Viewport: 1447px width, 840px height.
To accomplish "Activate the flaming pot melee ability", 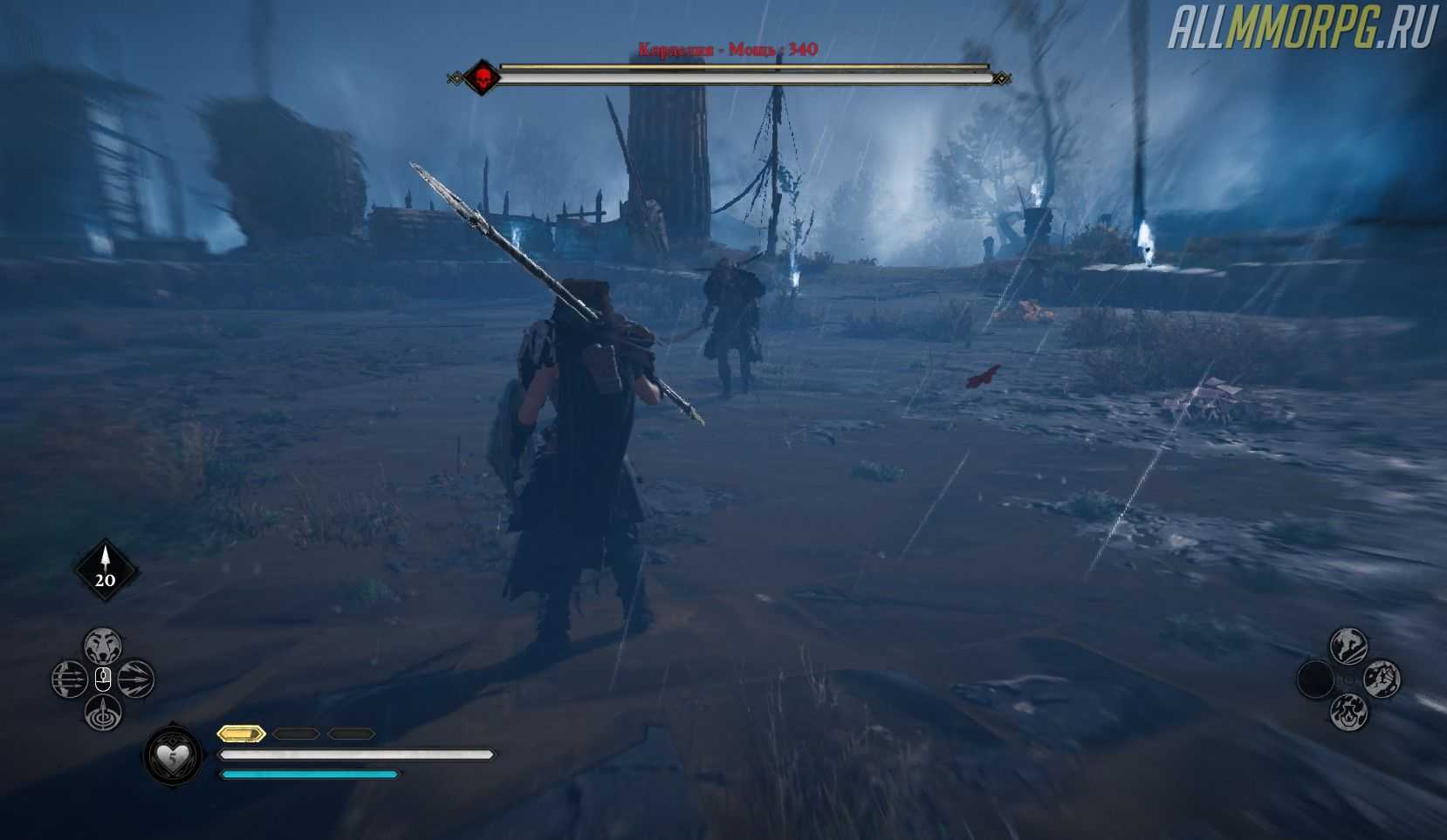I will click(1348, 713).
